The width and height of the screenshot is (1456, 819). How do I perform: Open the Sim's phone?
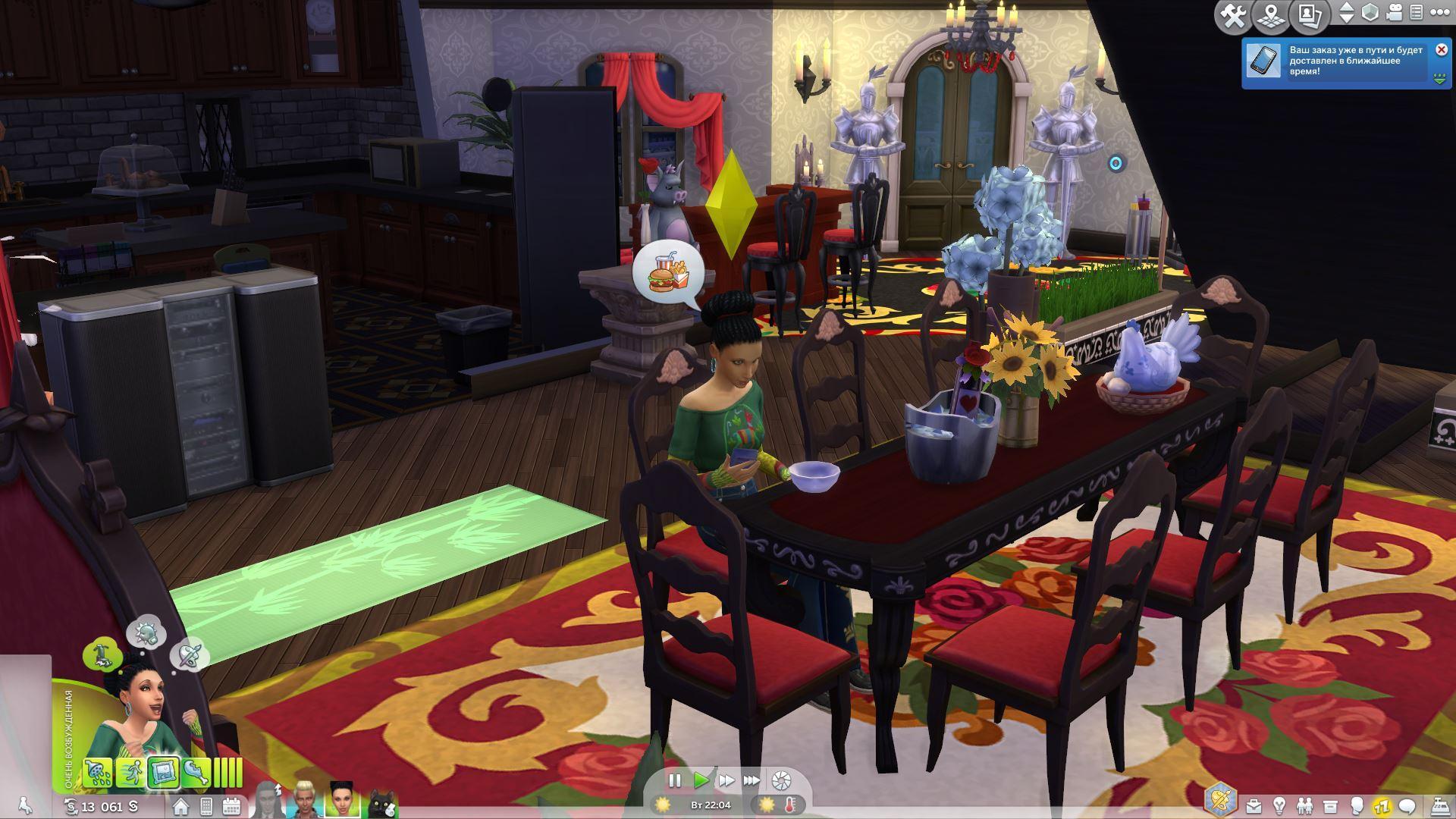pyautogui.click(x=206, y=806)
